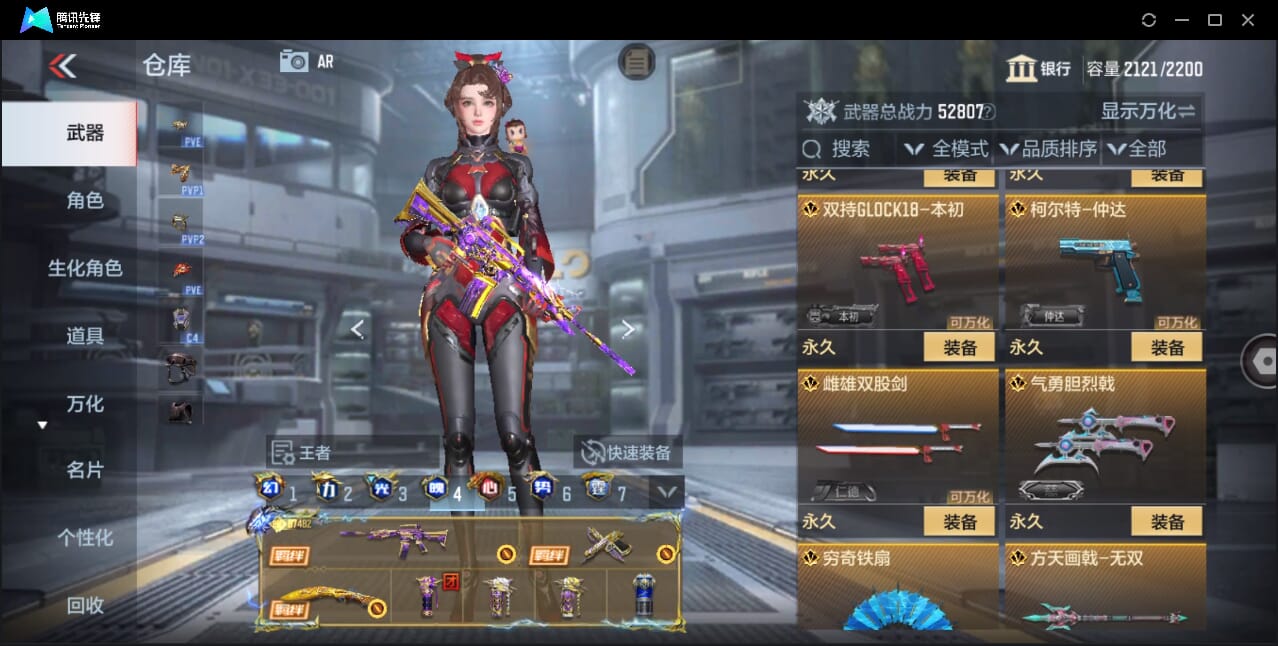This screenshot has width=1278, height=646.
Task: Select the 名片 name card category
Action: point(84,470)
